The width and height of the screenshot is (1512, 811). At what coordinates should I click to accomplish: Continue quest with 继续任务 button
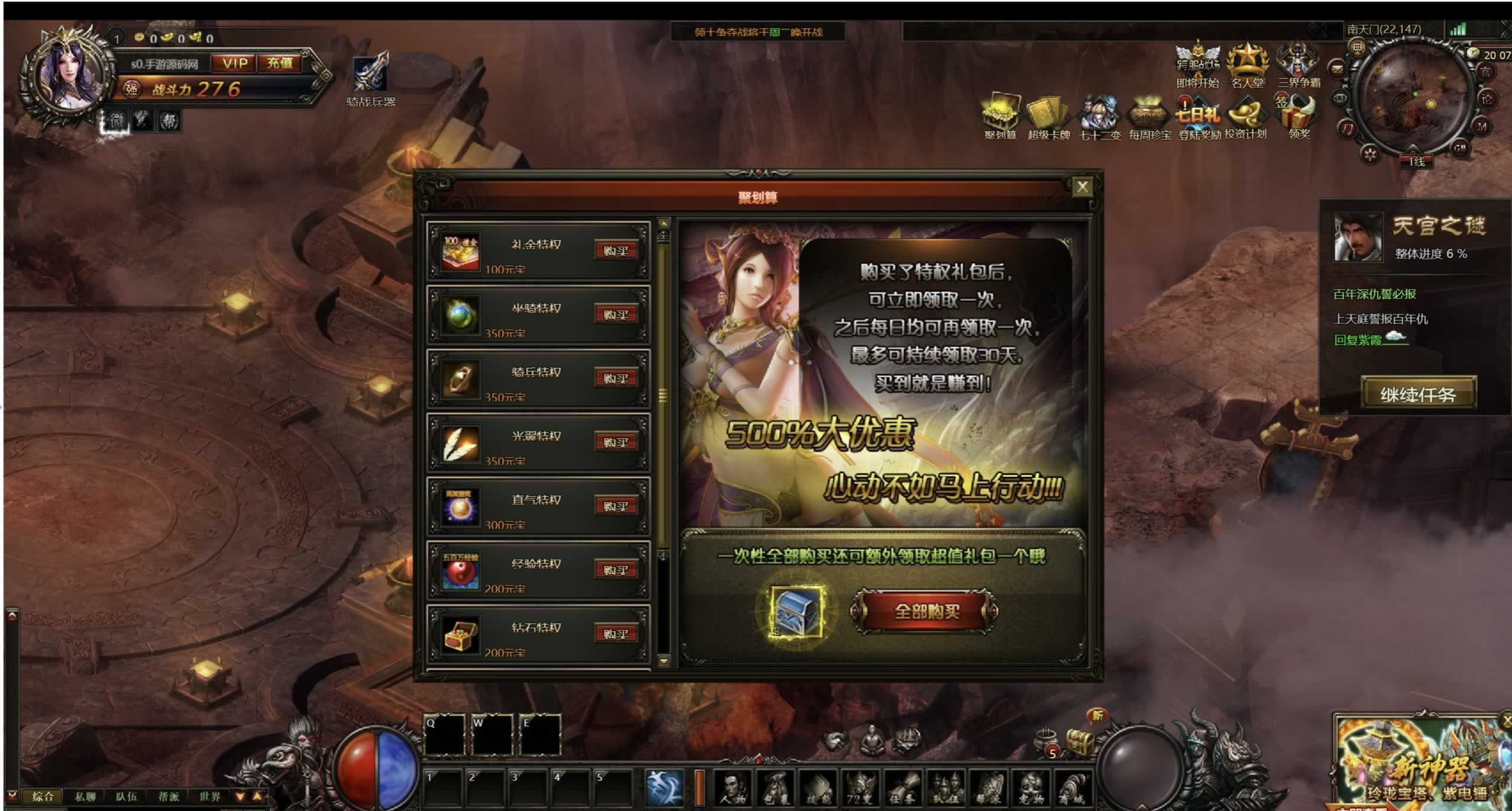1417,394
